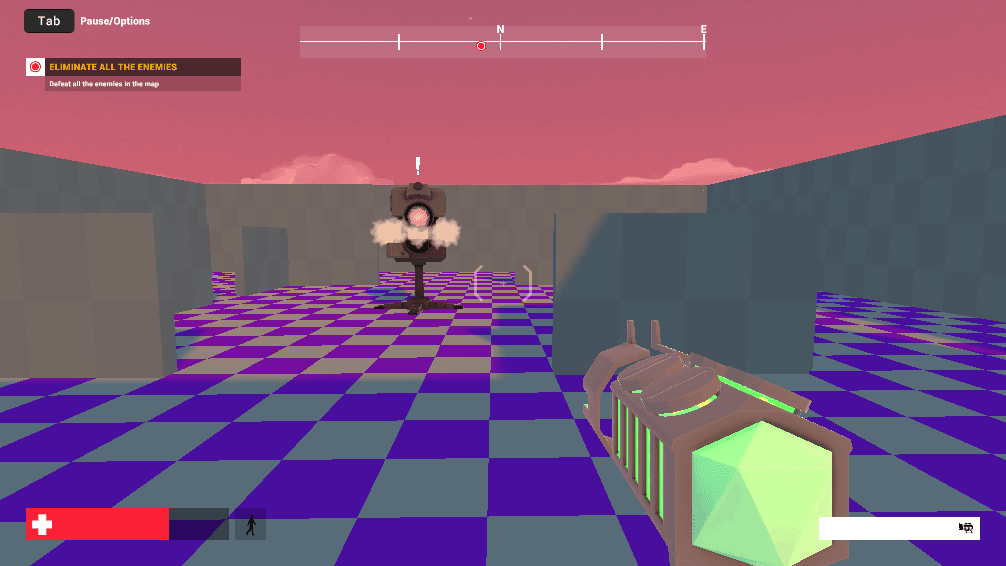The image size is (1006, 566).
Task: Click the red target icon beside the objective
Action: 35,67
